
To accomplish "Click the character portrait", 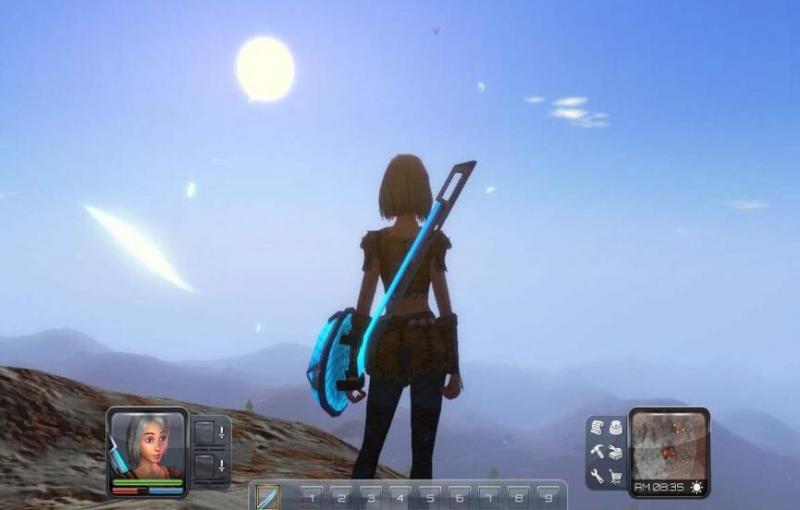I will point(148,445).
